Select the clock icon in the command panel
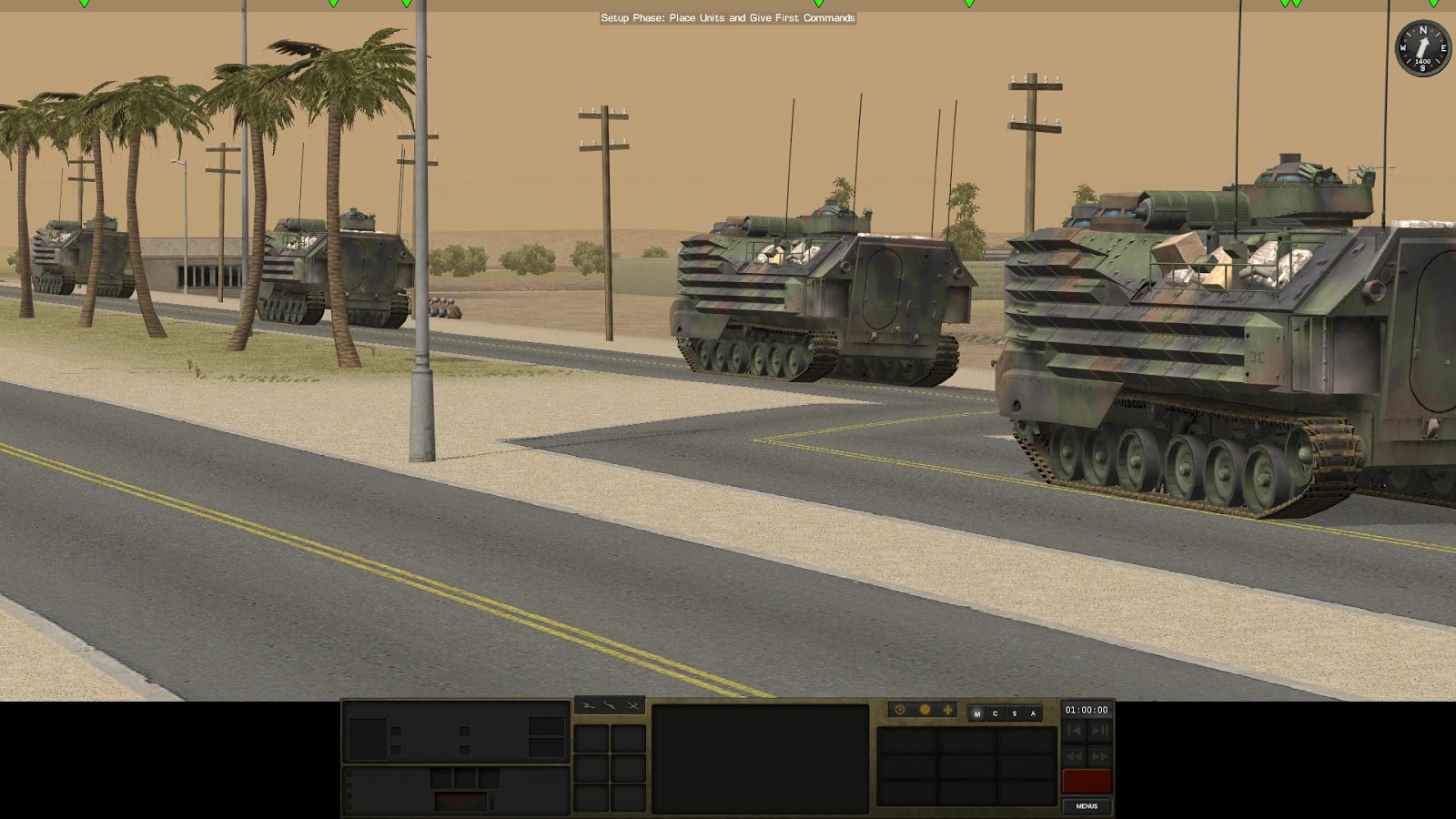Image resolution: width=1456 pixels, height=819 pixels. 900,709
